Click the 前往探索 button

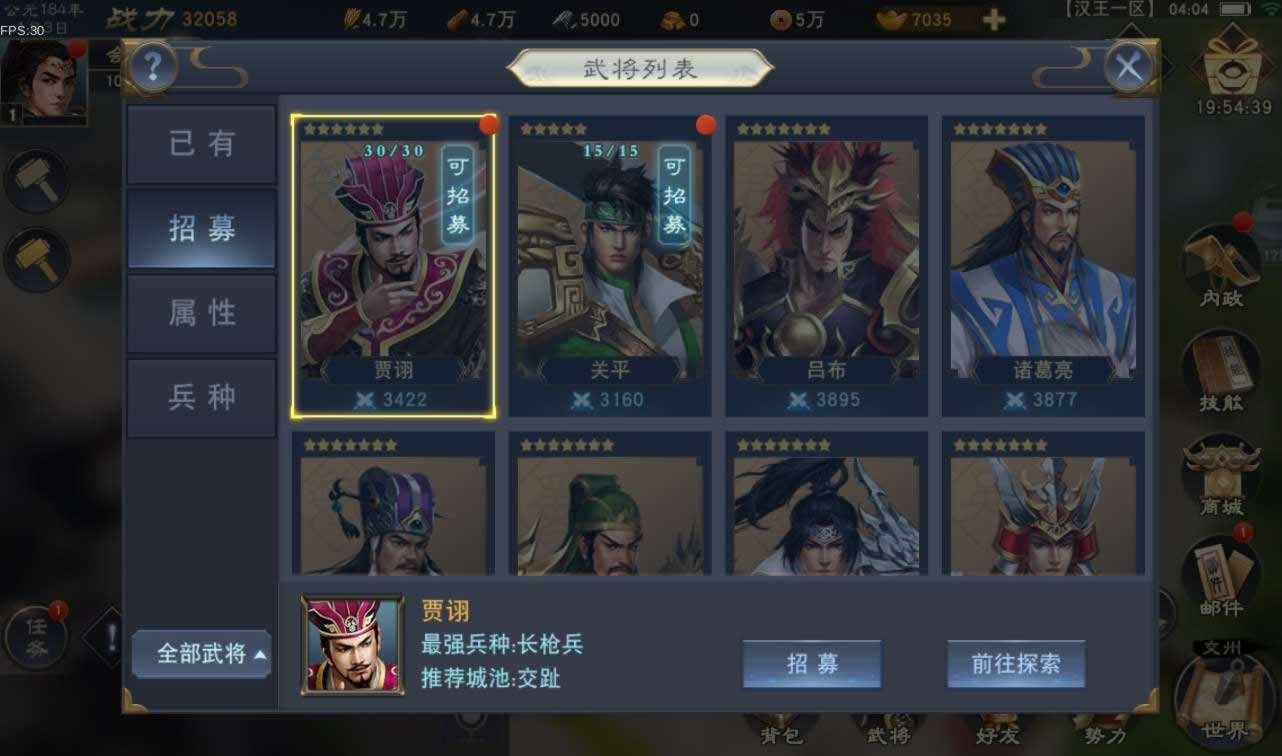[1016, 664]
